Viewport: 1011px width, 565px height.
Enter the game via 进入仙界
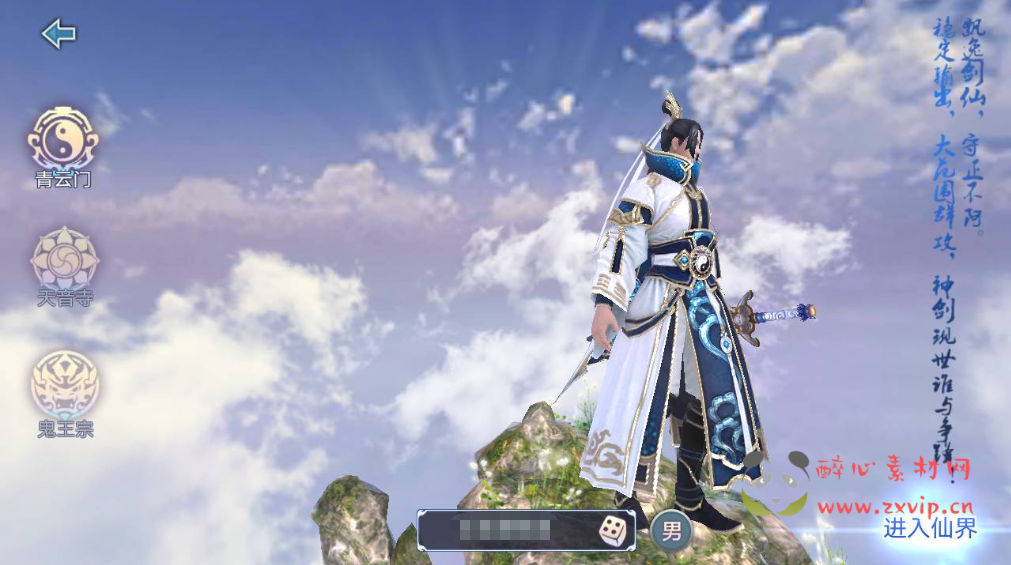[930, 529]
